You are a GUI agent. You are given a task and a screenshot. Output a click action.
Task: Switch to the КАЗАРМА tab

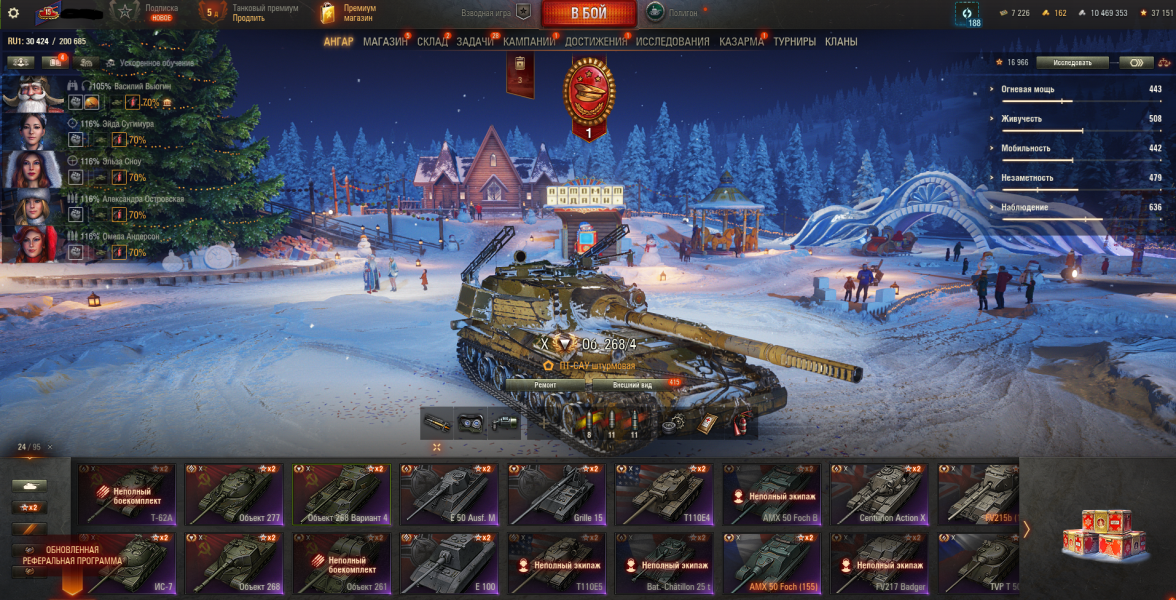coord(741,42)
